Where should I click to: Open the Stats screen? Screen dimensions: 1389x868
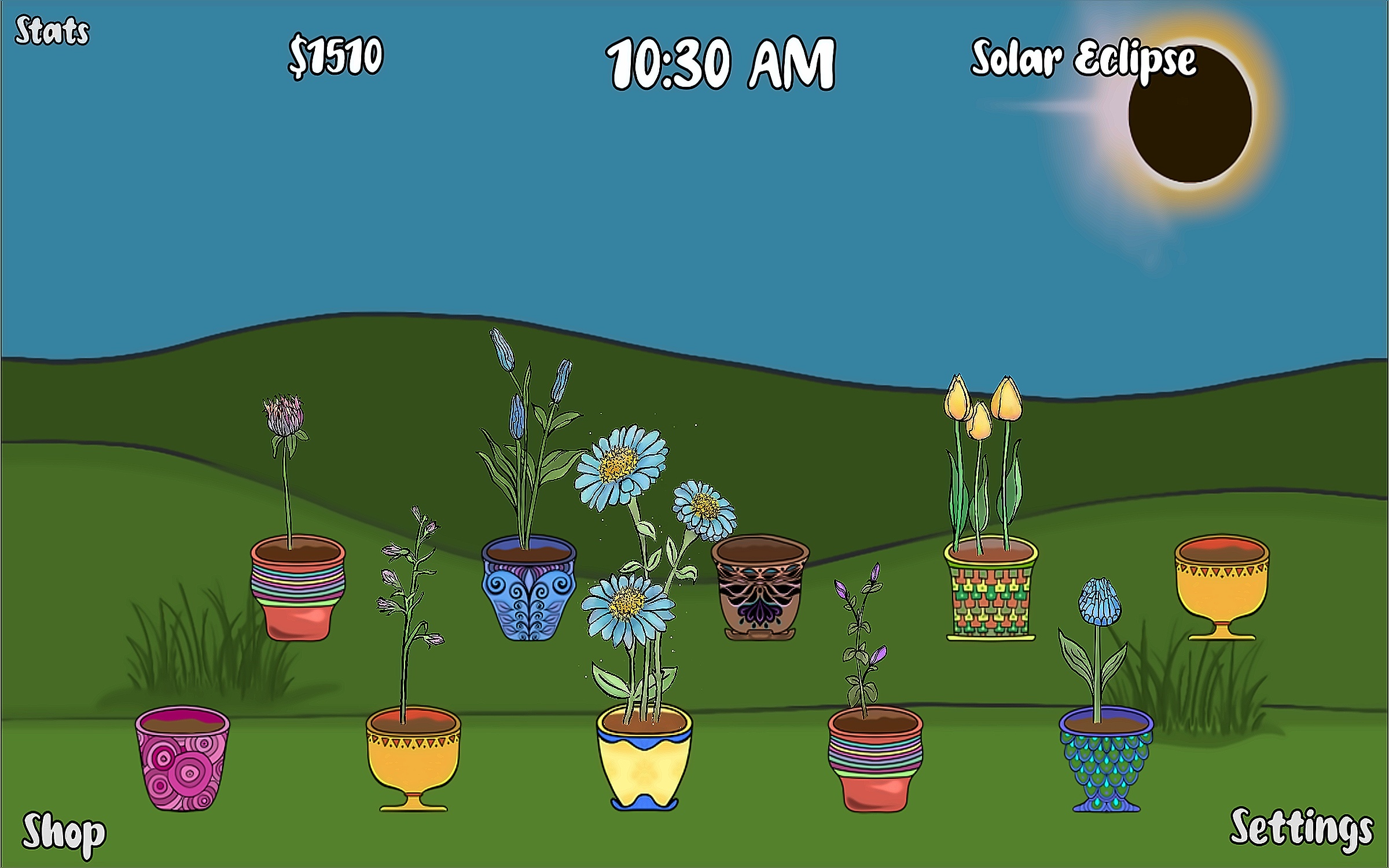(x=52, y=31)
